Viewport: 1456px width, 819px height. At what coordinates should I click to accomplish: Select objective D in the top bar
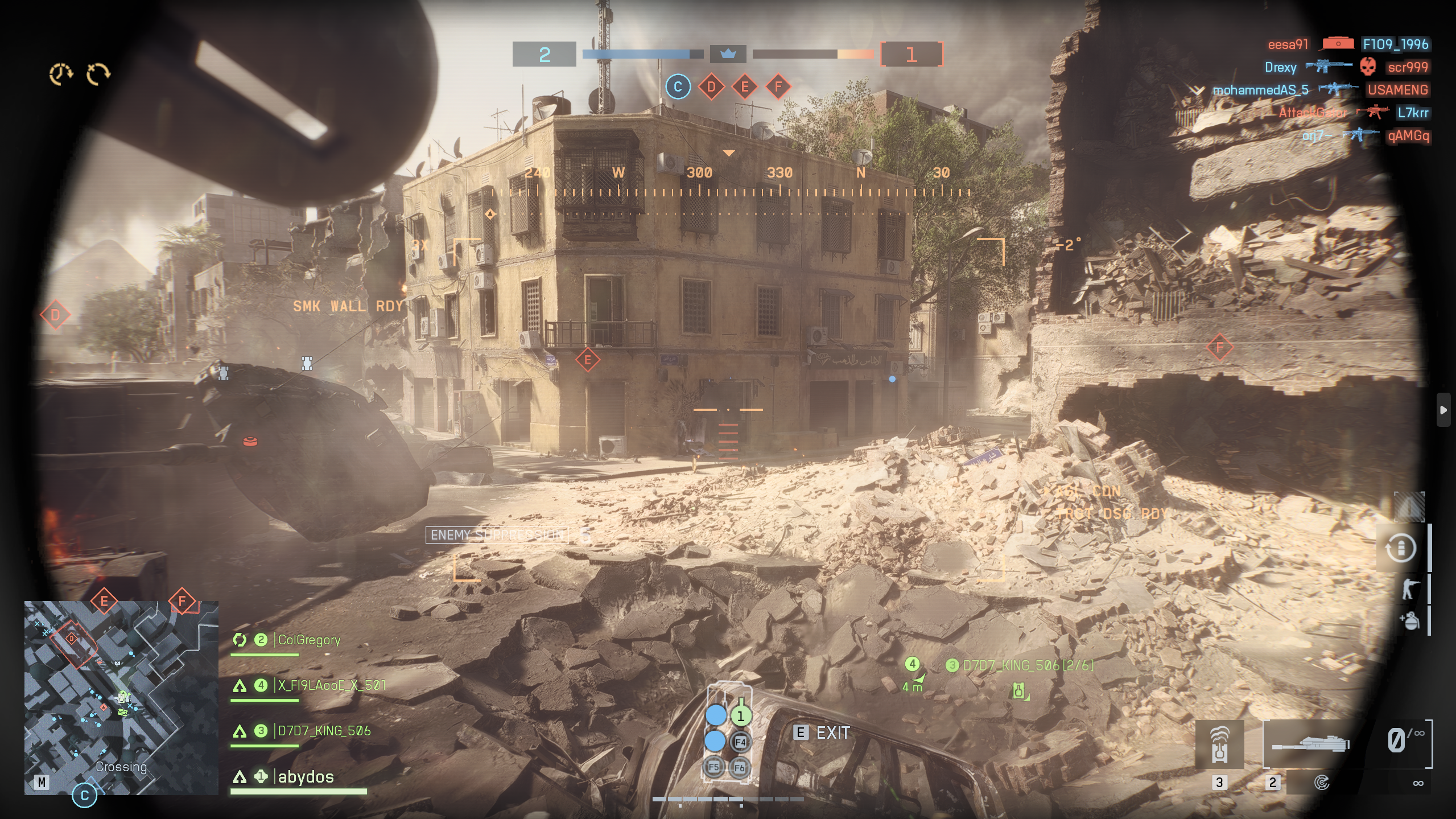click(x=711, y=87)
